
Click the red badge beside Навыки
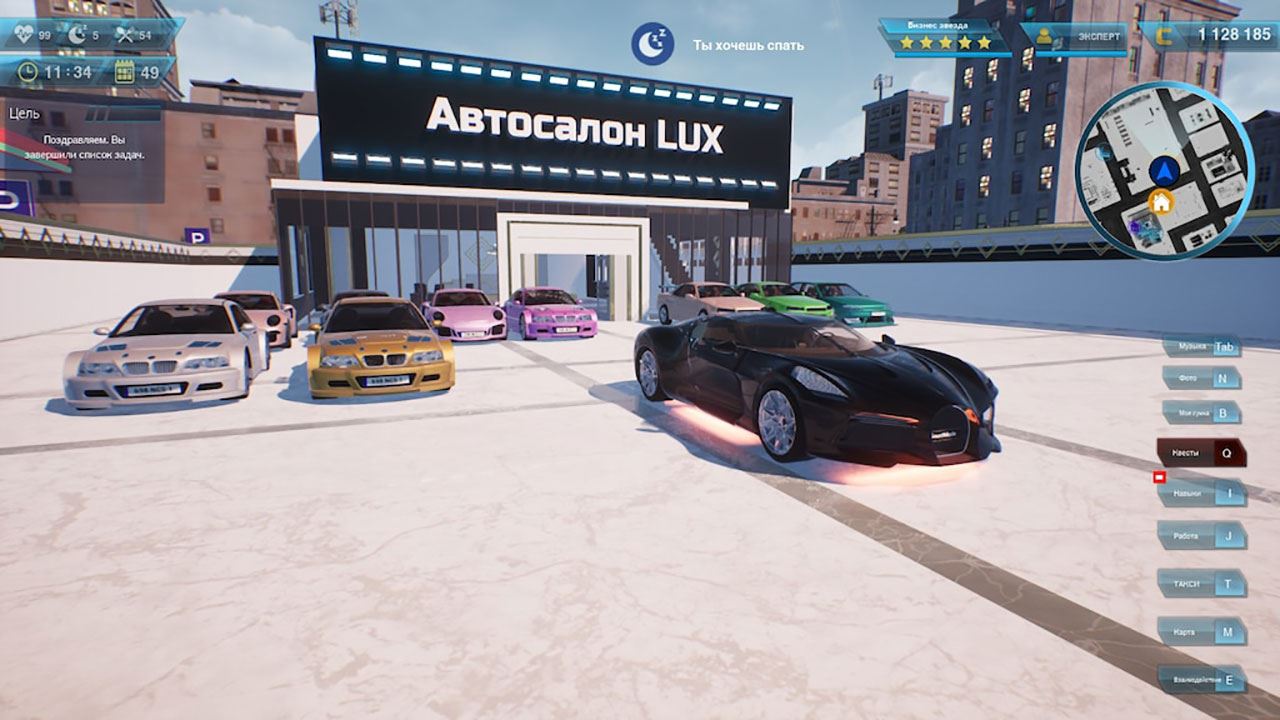(x=1160, y=478)
